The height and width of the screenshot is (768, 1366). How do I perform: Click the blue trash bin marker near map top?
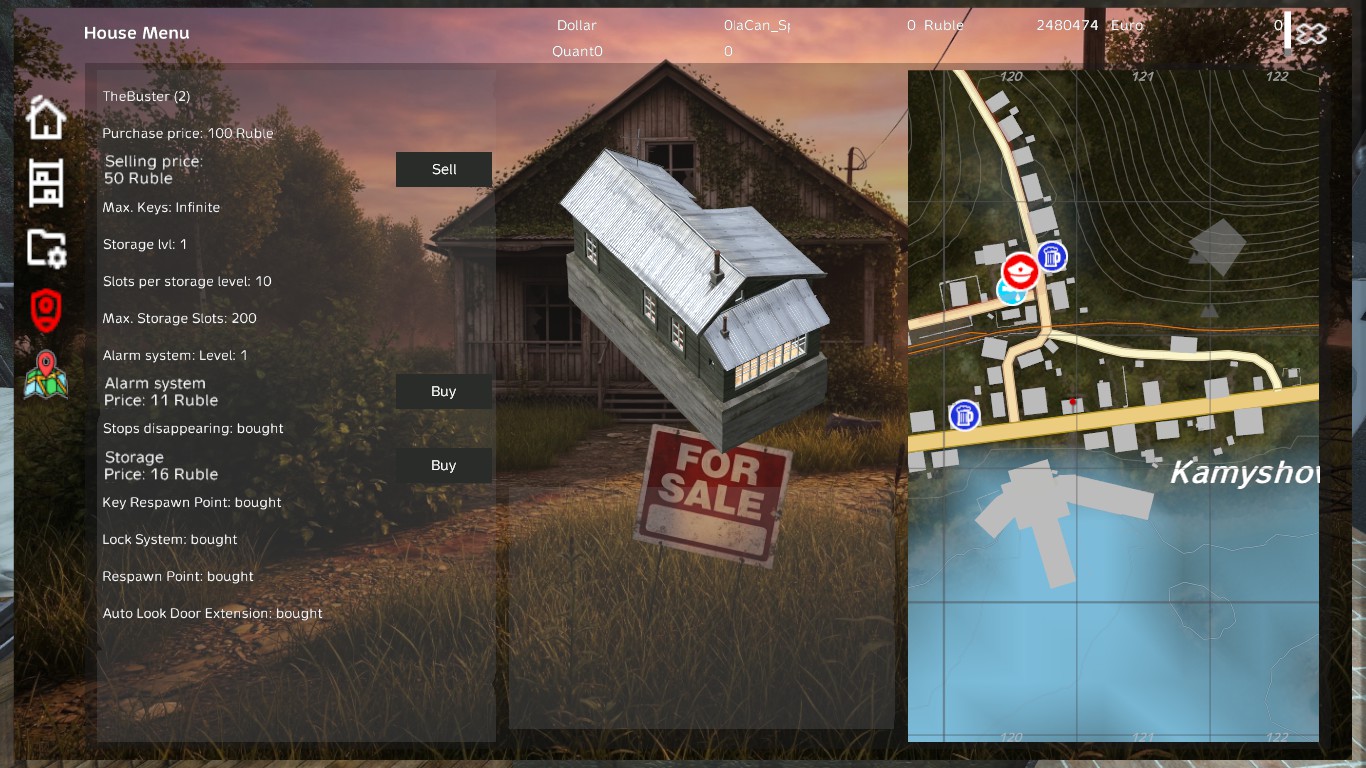click(x=1051, y=256)
